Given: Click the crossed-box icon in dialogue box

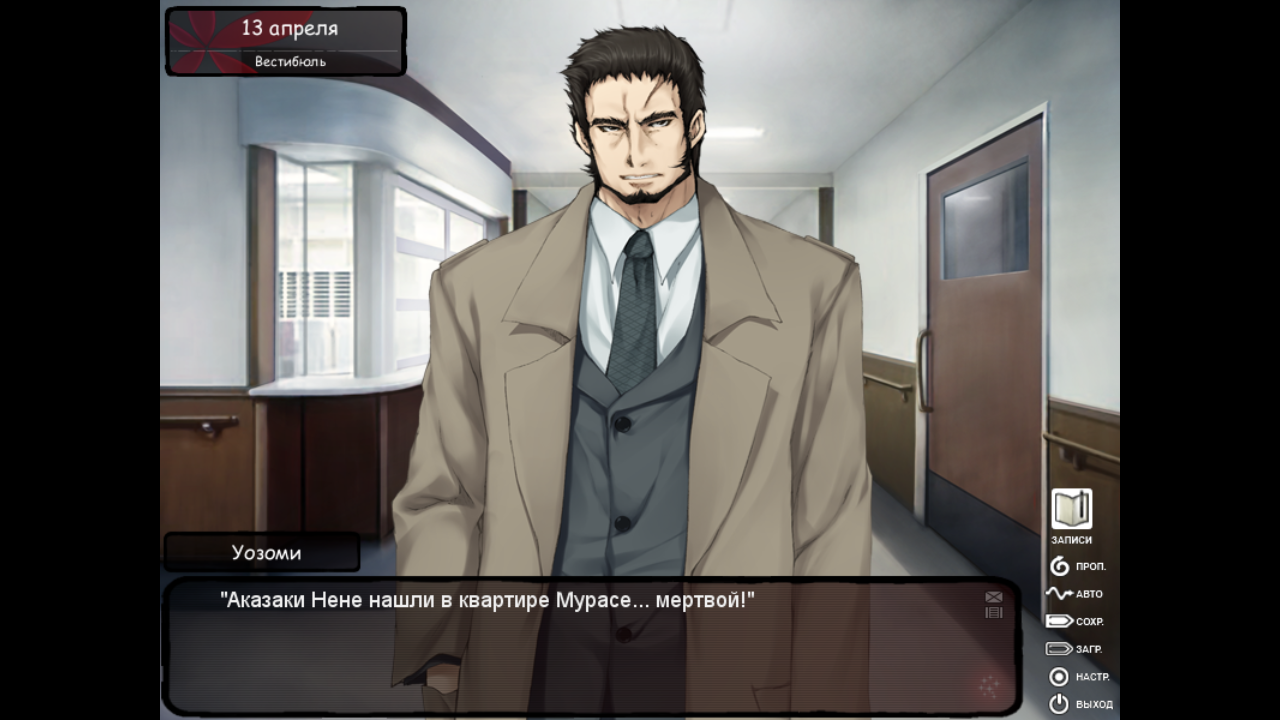Looking at the screenshot, I should pos(993,597).
